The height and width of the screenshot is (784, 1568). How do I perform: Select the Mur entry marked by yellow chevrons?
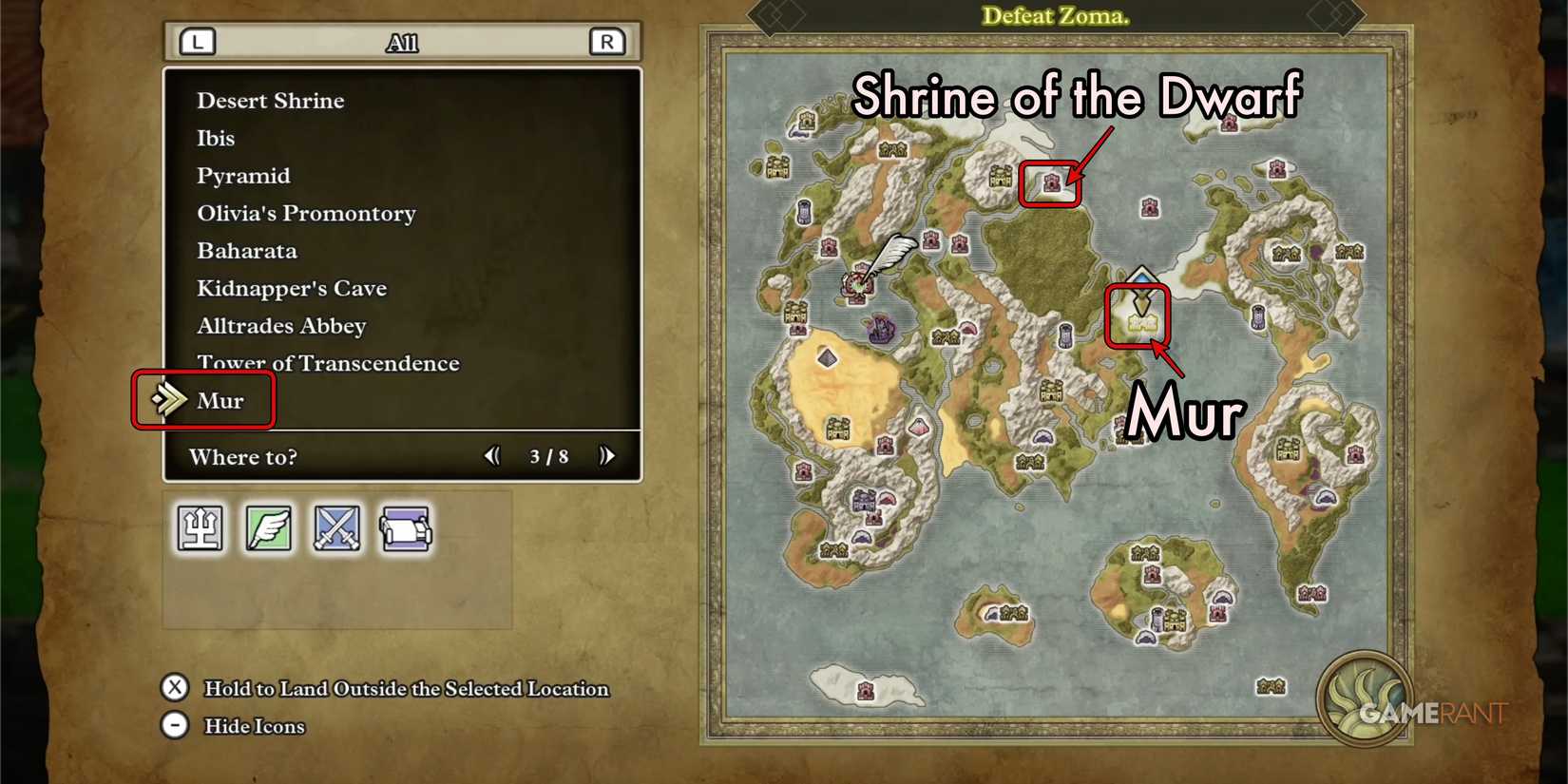pyautogui.click(x=220, y=400)
